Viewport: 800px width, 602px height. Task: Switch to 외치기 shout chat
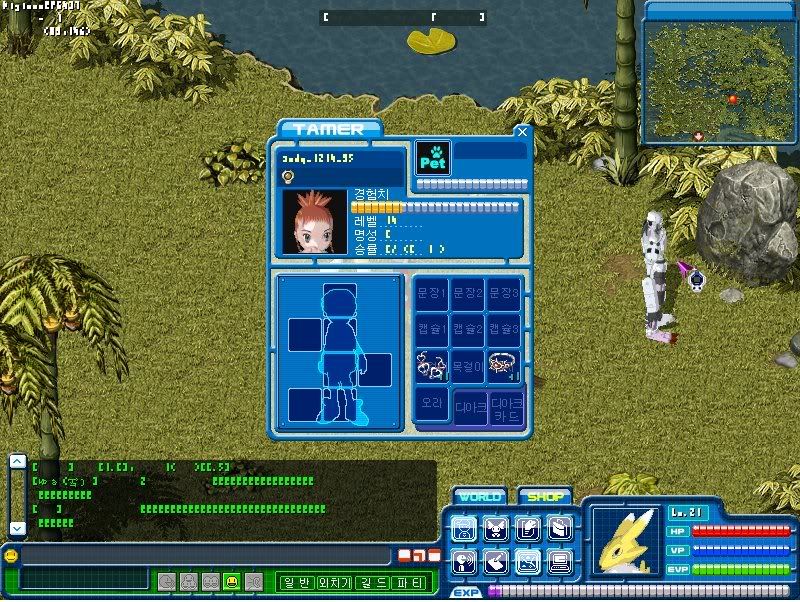pos(340,583)
